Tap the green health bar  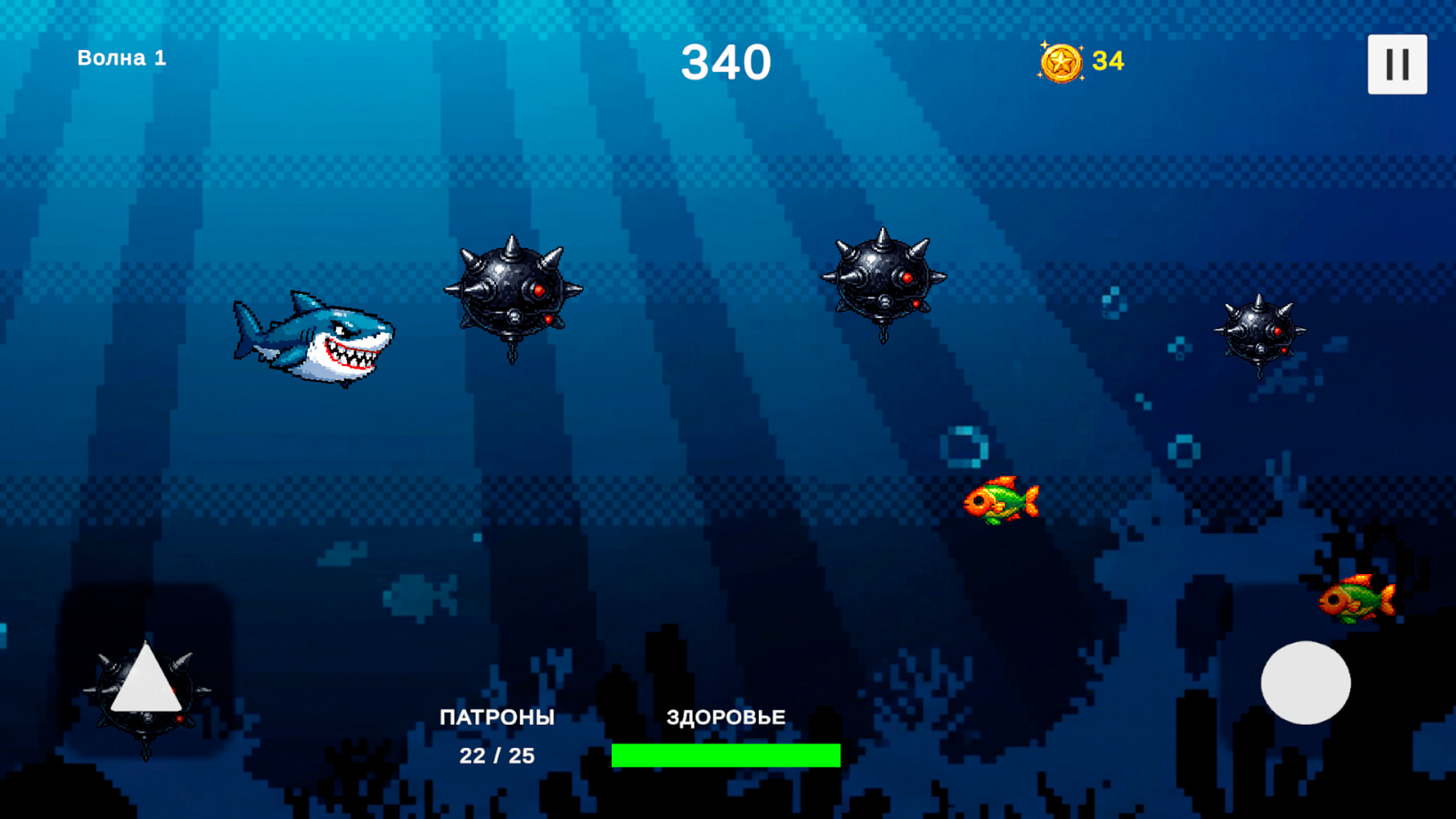point(726,755)
